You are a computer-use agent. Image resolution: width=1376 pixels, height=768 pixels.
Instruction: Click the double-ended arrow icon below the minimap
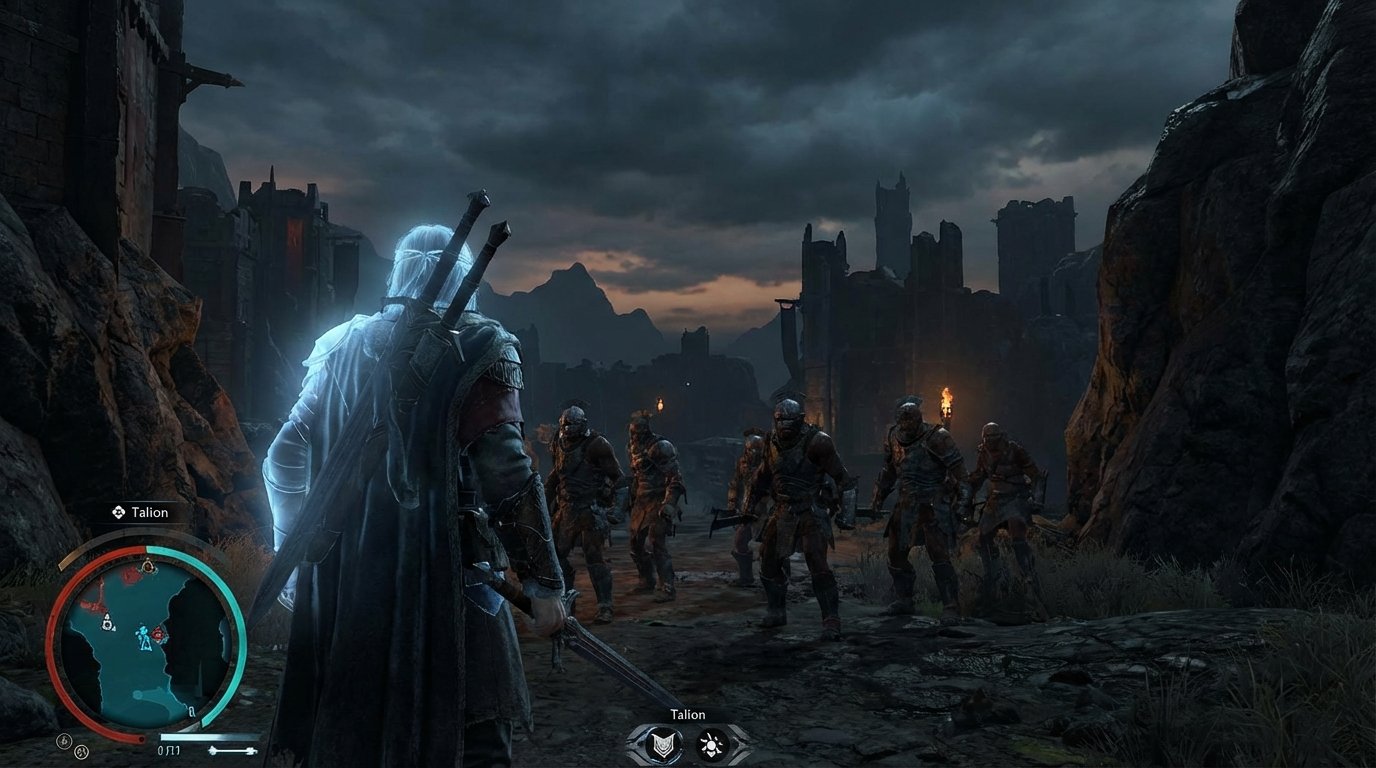pyautogui.click(x=233, y=749)
